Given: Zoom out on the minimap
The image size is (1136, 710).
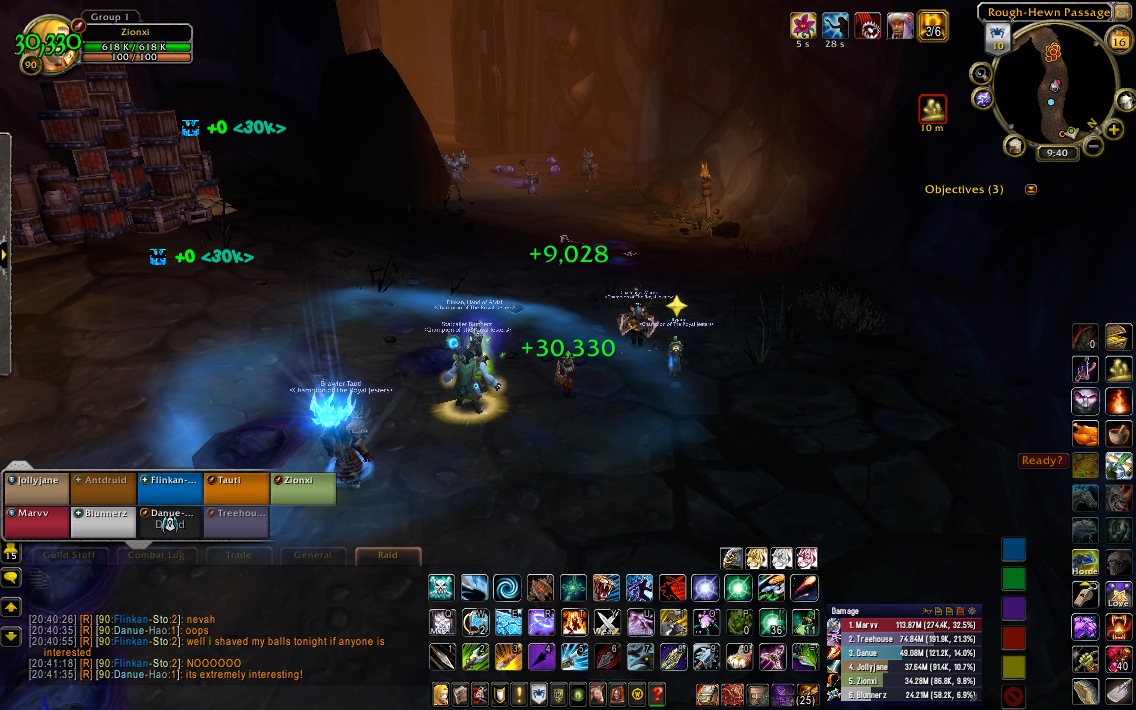Looking at the screenshot, I should 1092,146.
